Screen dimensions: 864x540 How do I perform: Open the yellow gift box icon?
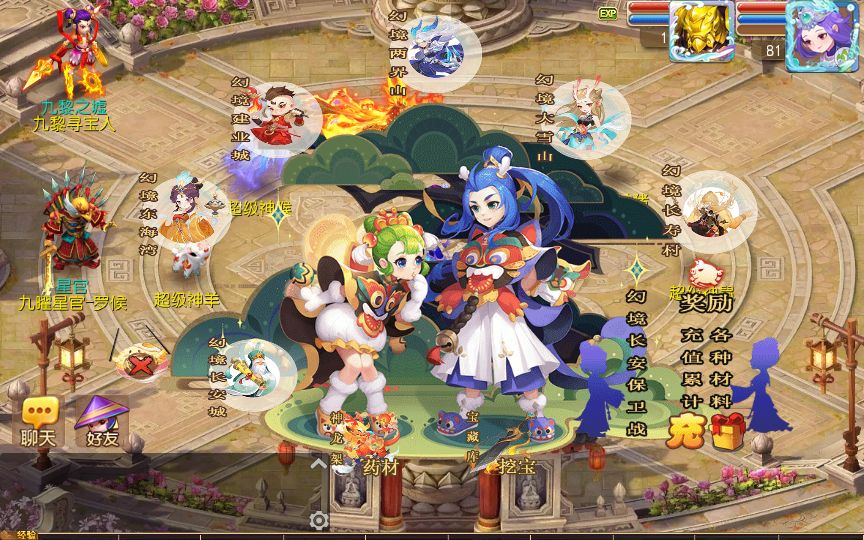[729, 430]
